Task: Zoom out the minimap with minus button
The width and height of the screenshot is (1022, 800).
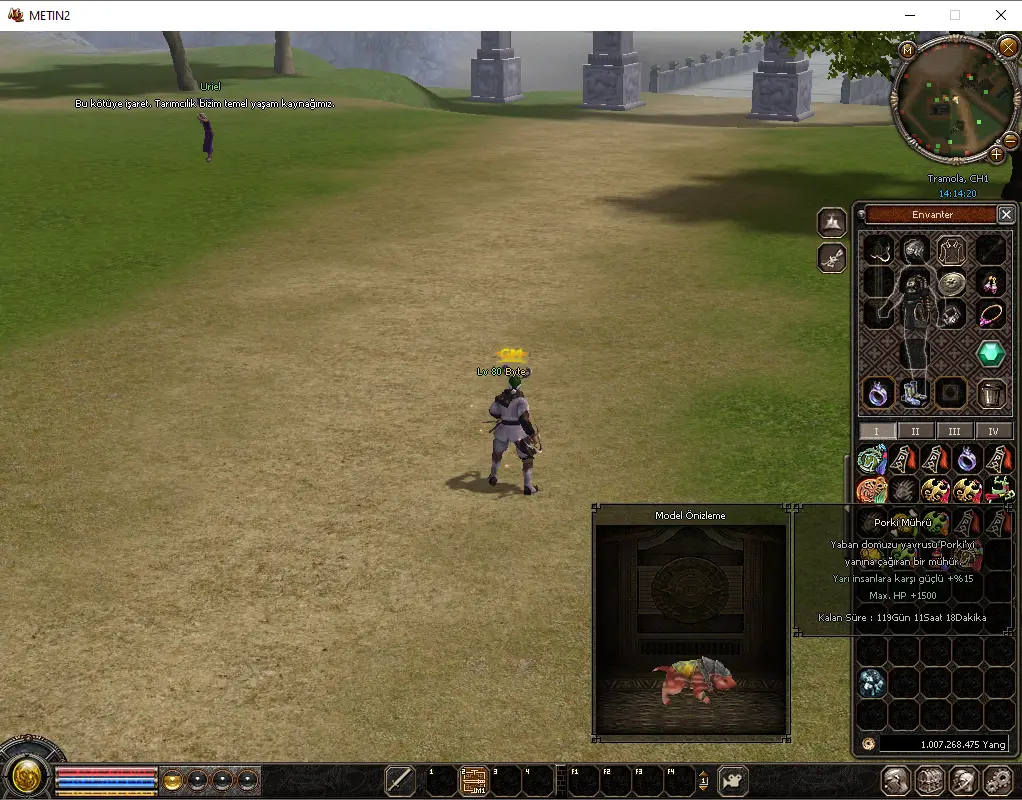Action: tap(1010, 142)
